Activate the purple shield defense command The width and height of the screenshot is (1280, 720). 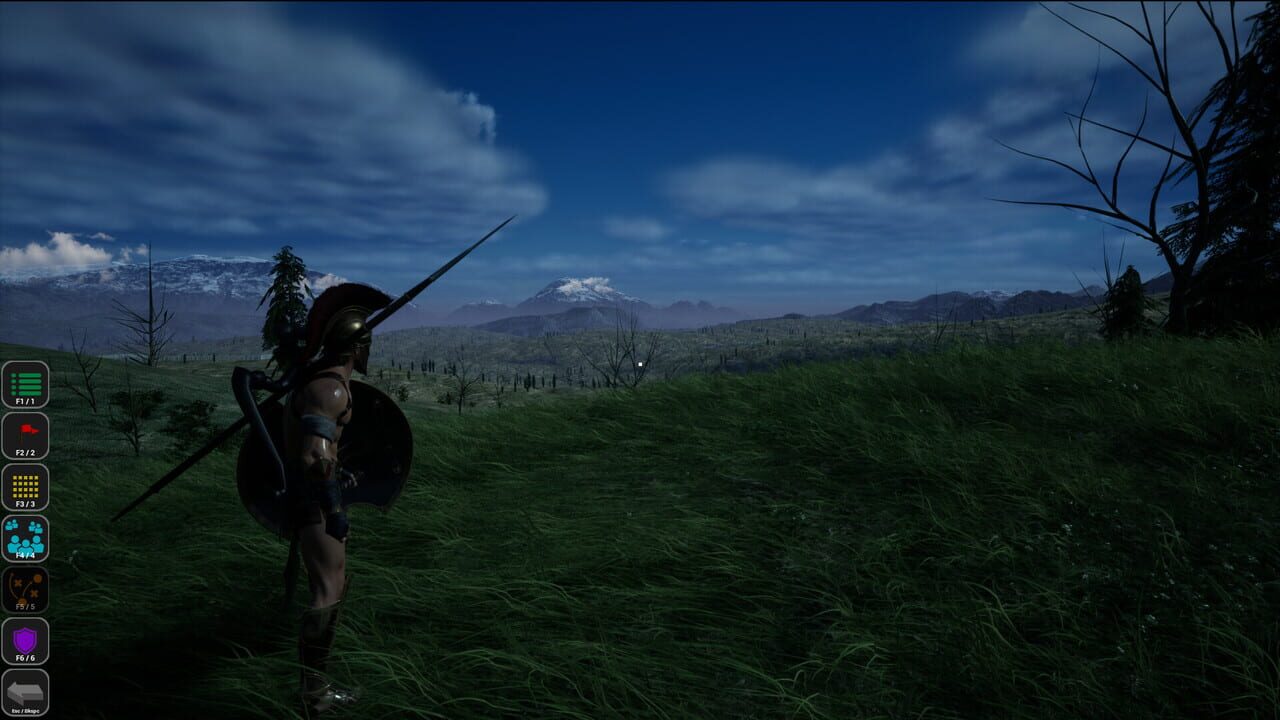point(27,640)
